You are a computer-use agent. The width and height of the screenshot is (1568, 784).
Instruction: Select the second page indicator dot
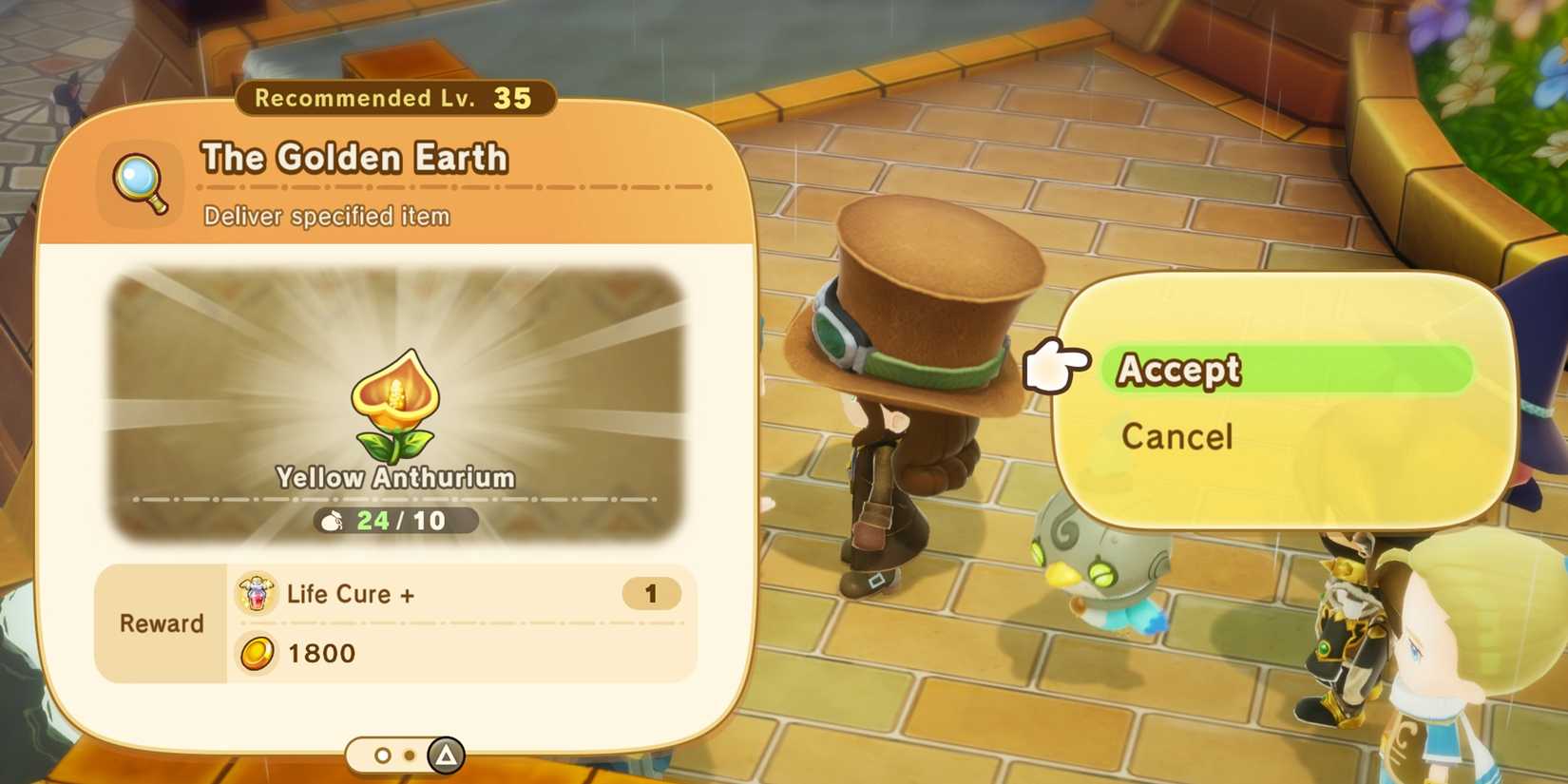[409, 755]
